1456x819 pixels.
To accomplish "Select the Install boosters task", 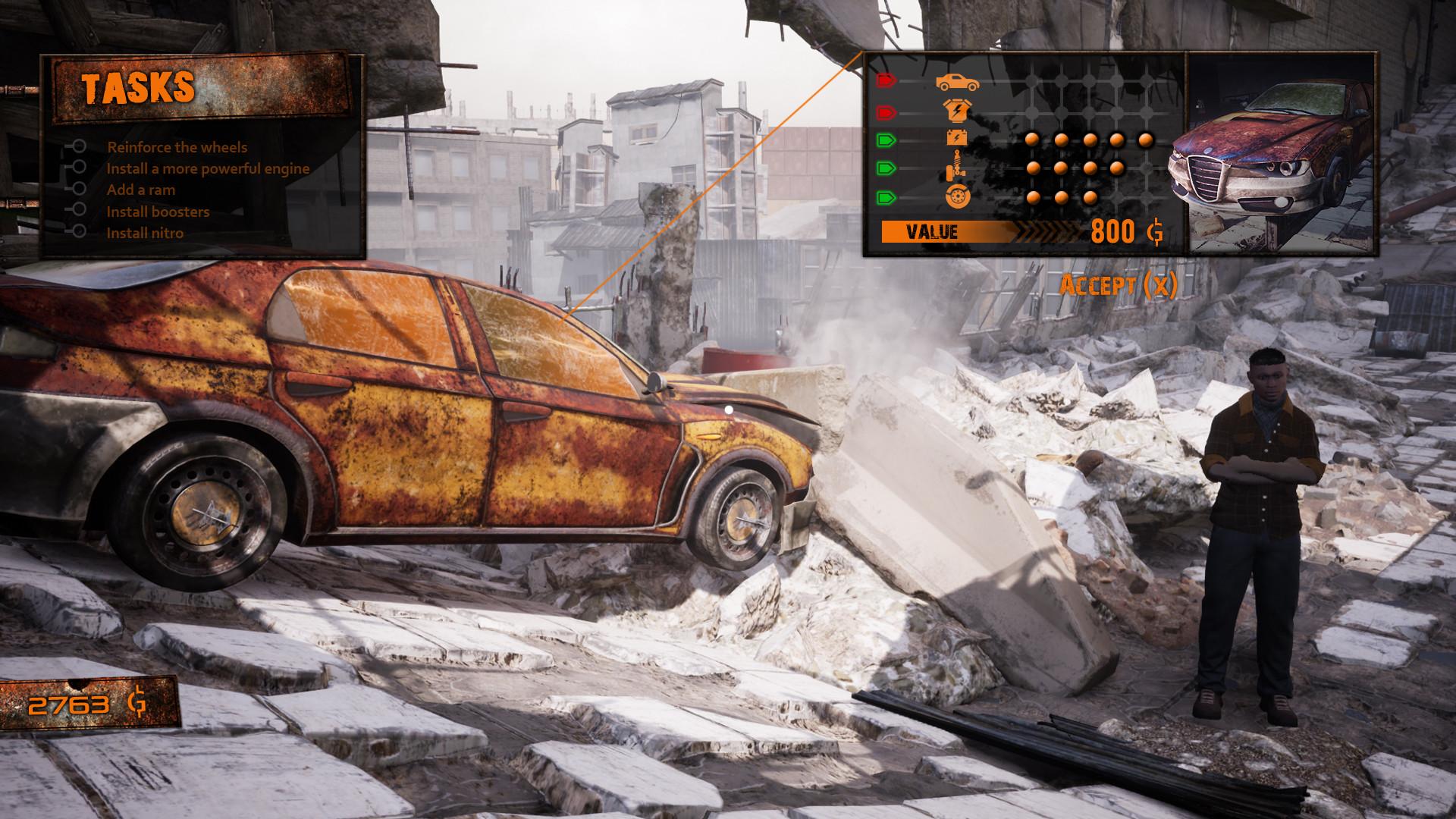I will click(157, 212).
